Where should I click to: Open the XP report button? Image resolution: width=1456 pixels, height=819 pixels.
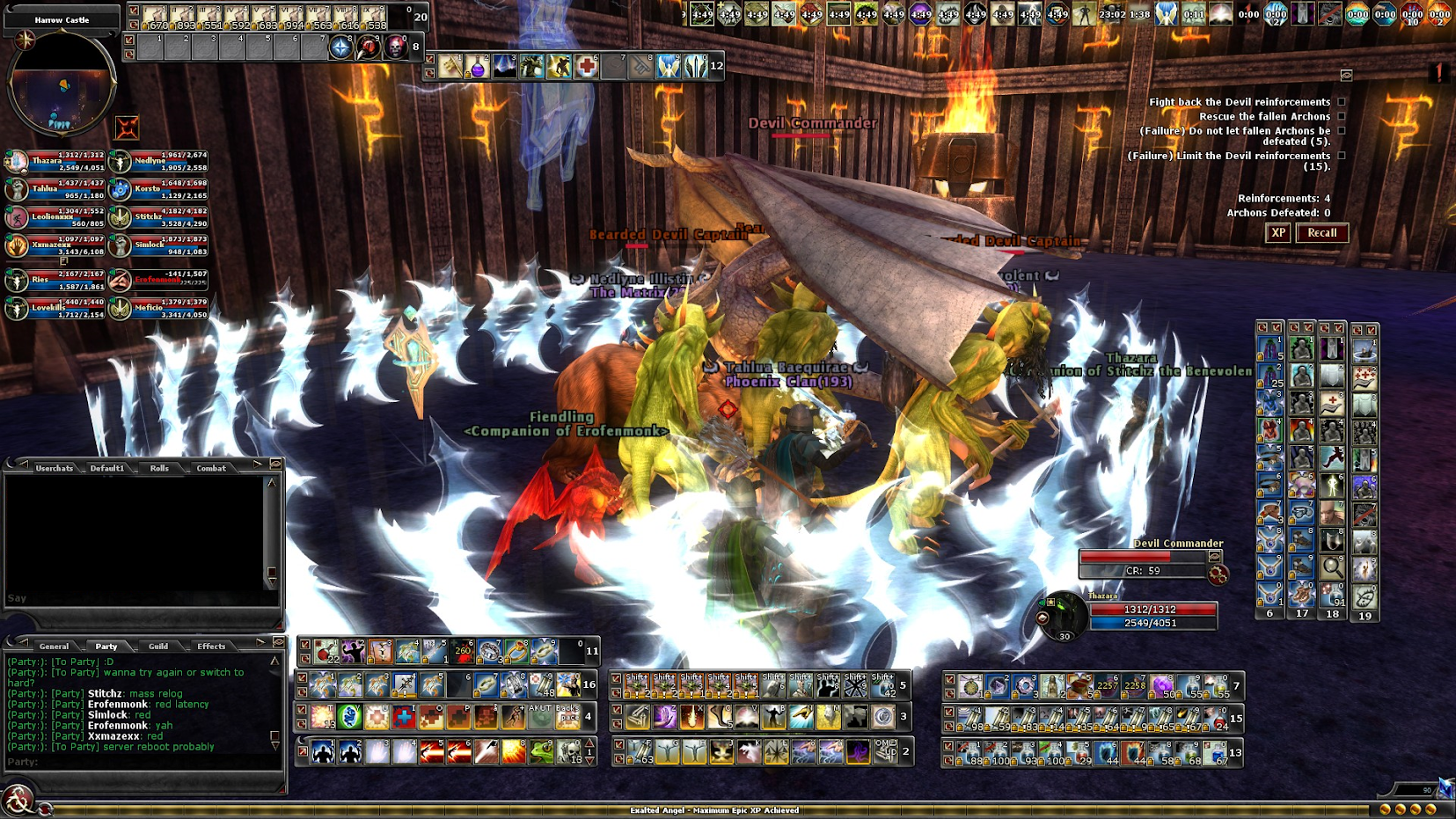[x=1277, y=233]
